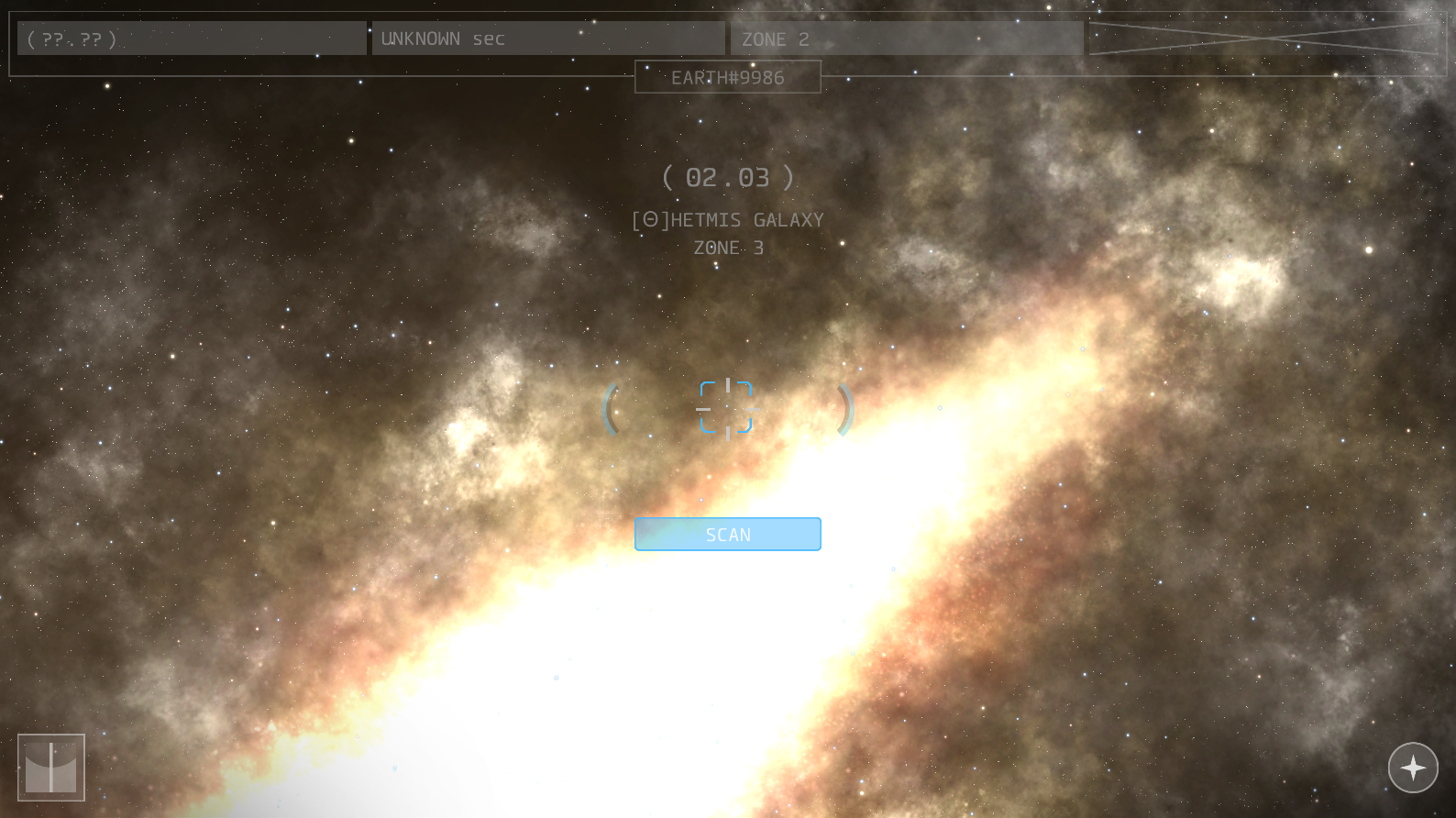The width and height of the screenshot is (1456, 818).
Task: Toggle the compass overlay via the star icon
Action: (1413, 768)
